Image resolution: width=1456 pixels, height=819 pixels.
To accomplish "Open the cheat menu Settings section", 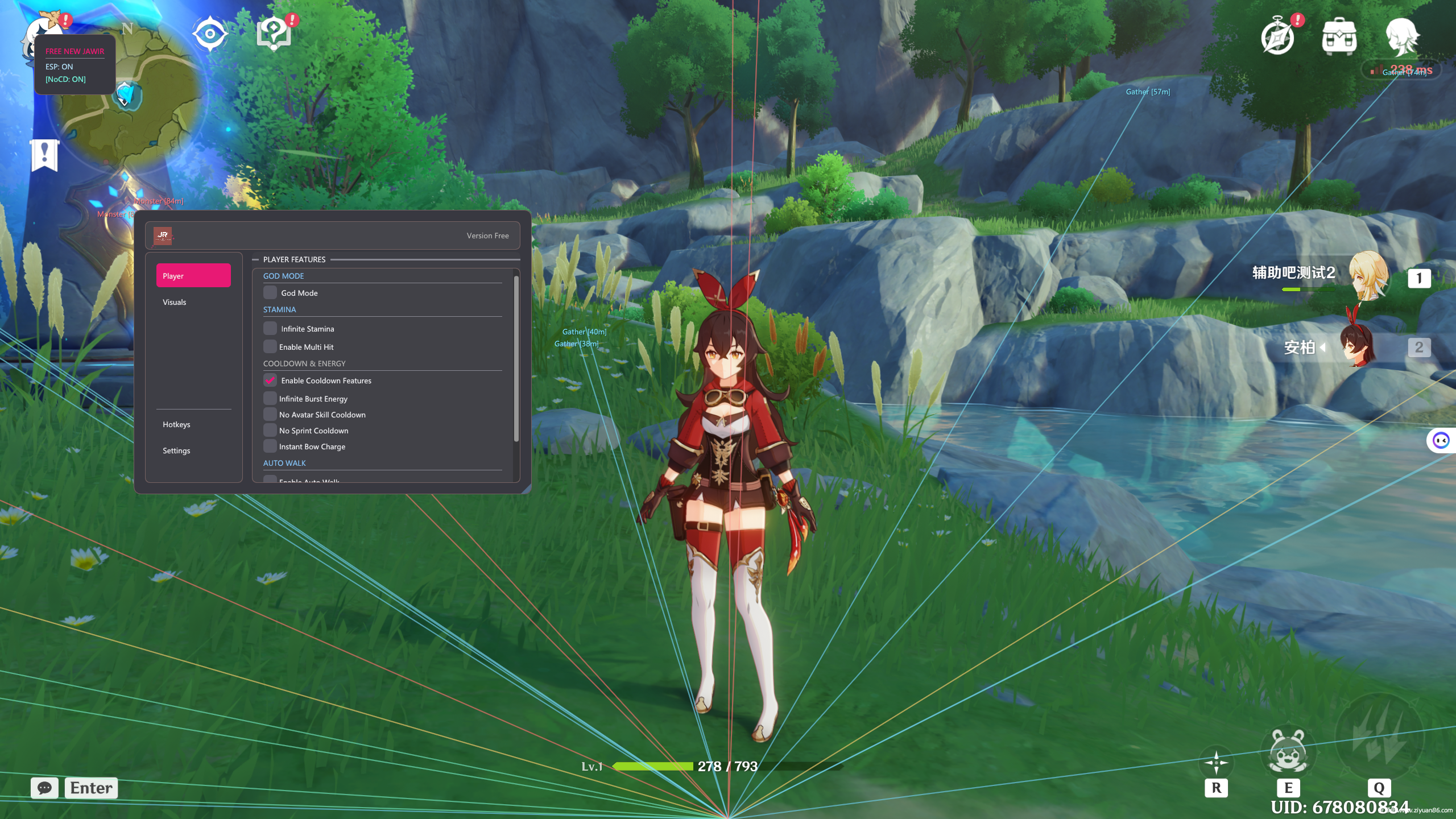I will [x=176, y=450].
